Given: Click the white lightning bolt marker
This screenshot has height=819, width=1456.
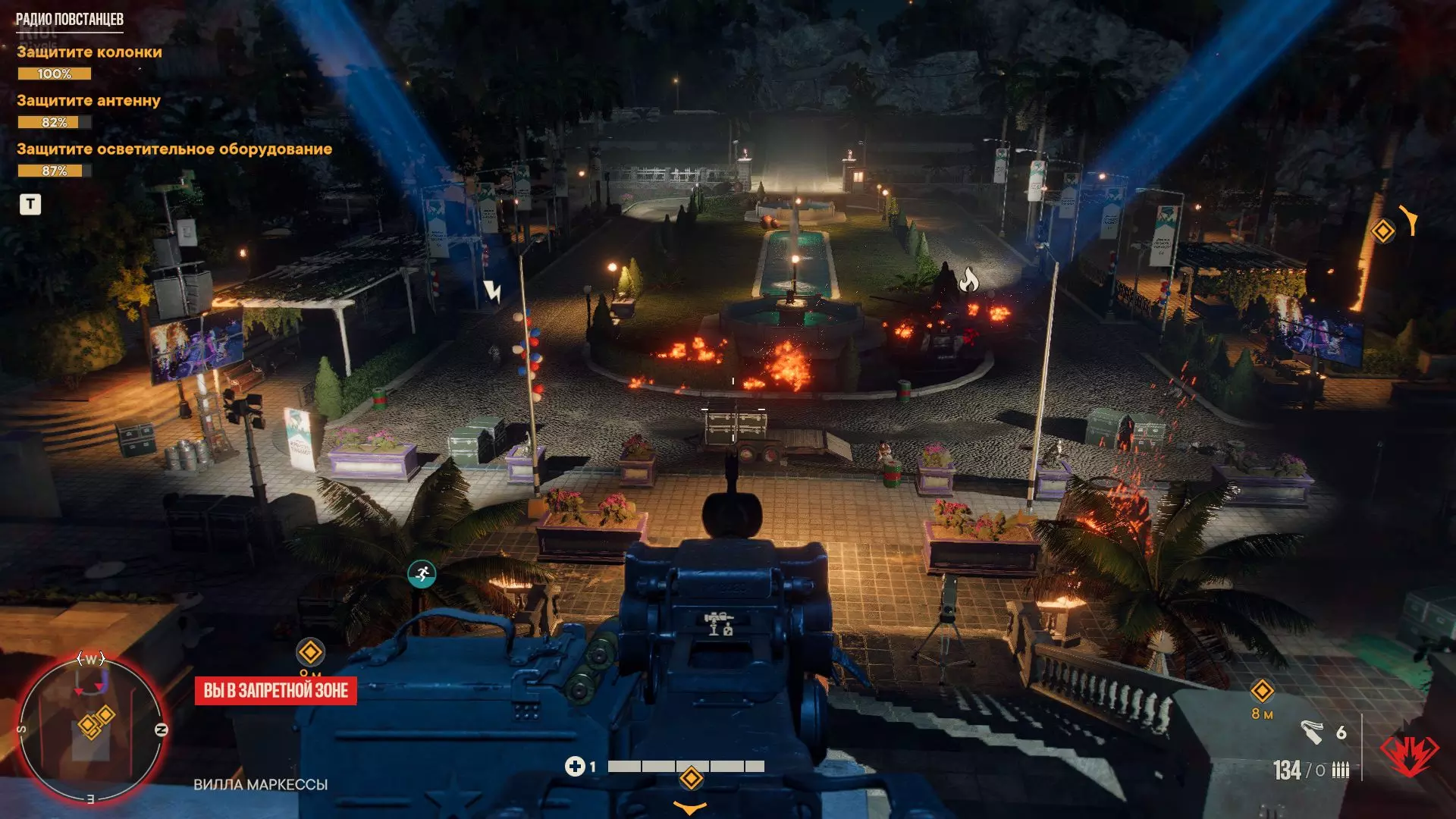Looking at the screenshot, I should pyautogui.click(x=492, y=290).
